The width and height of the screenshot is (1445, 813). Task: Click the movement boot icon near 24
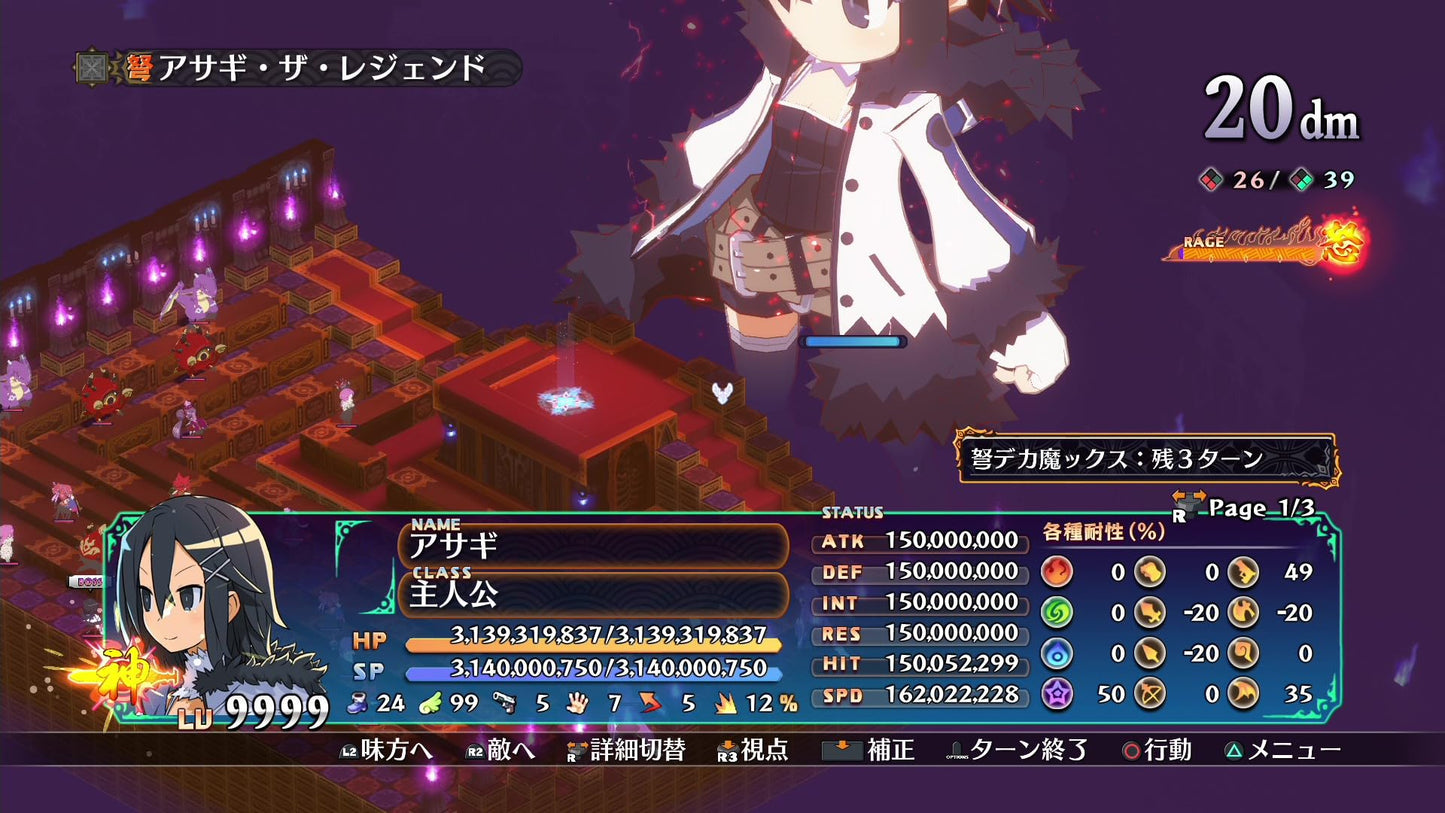(357, 704)
